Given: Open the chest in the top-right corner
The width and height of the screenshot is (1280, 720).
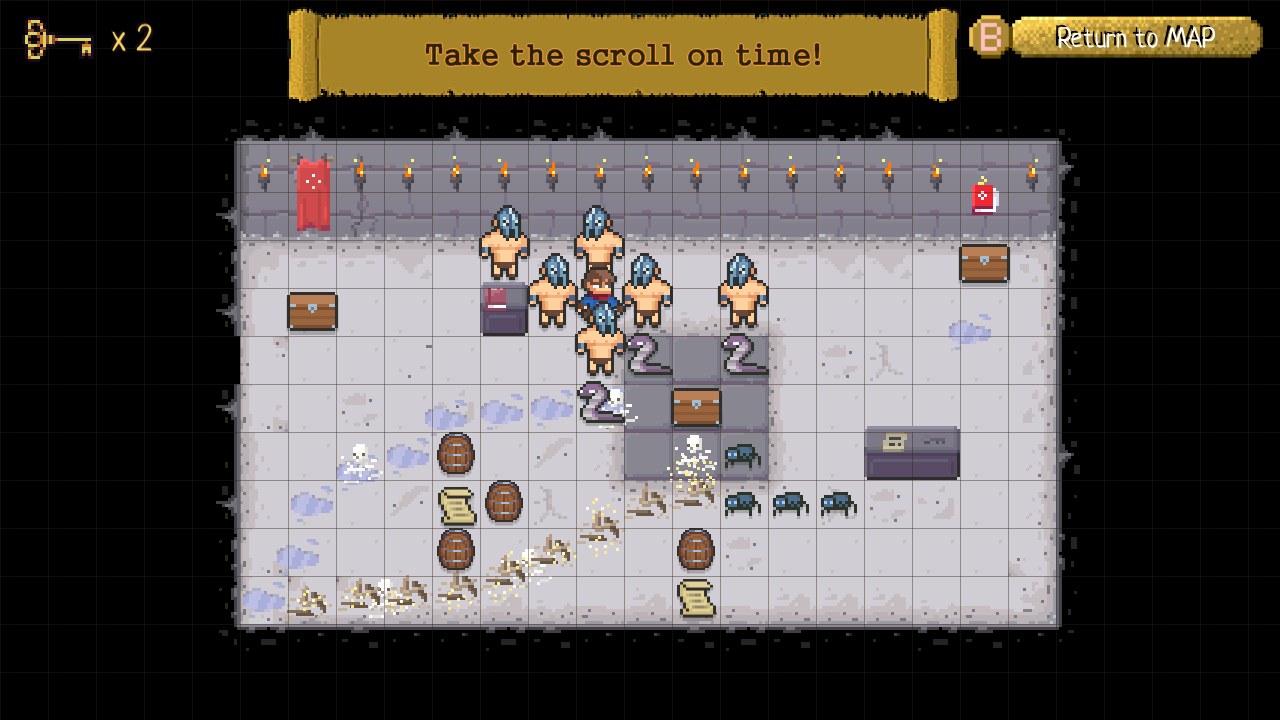Looking at the screenshot, I should [x=984, y=262].
